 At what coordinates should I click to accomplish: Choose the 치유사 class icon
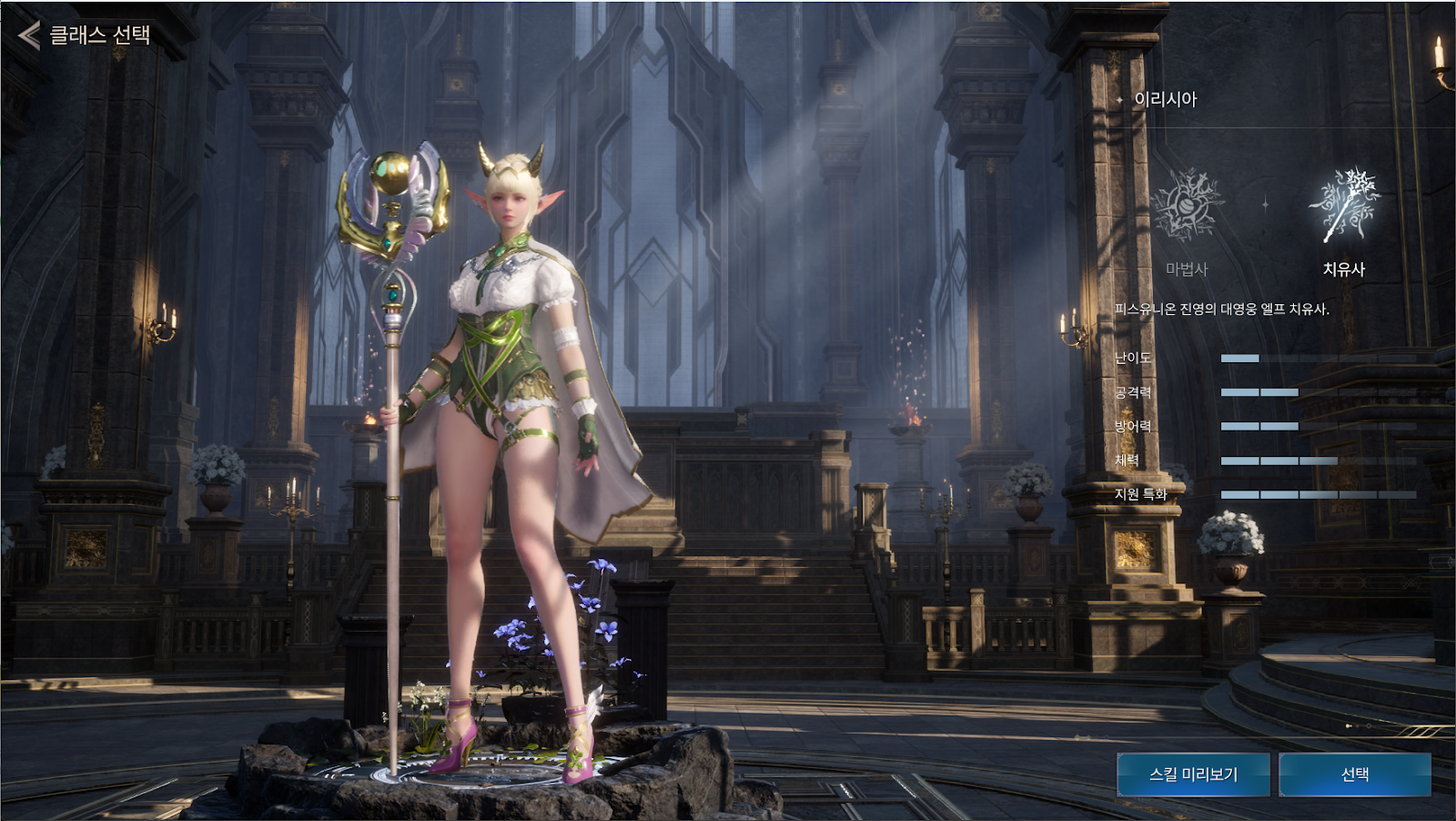[1344, 207]
